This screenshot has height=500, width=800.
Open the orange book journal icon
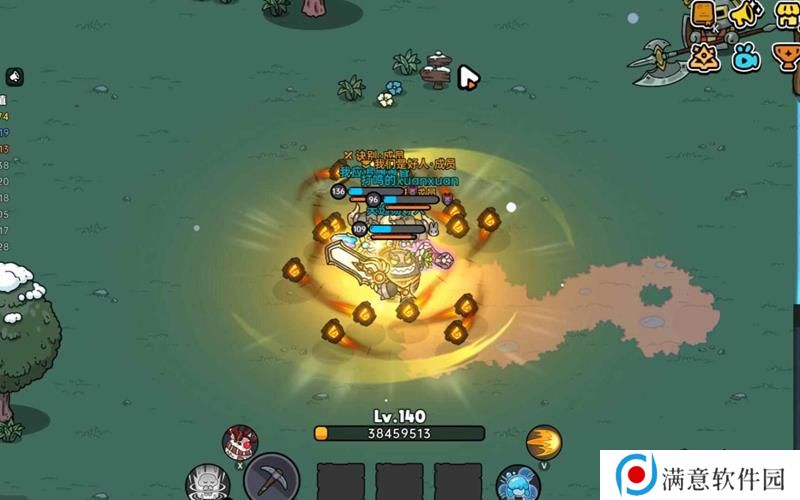pos(704,14)
